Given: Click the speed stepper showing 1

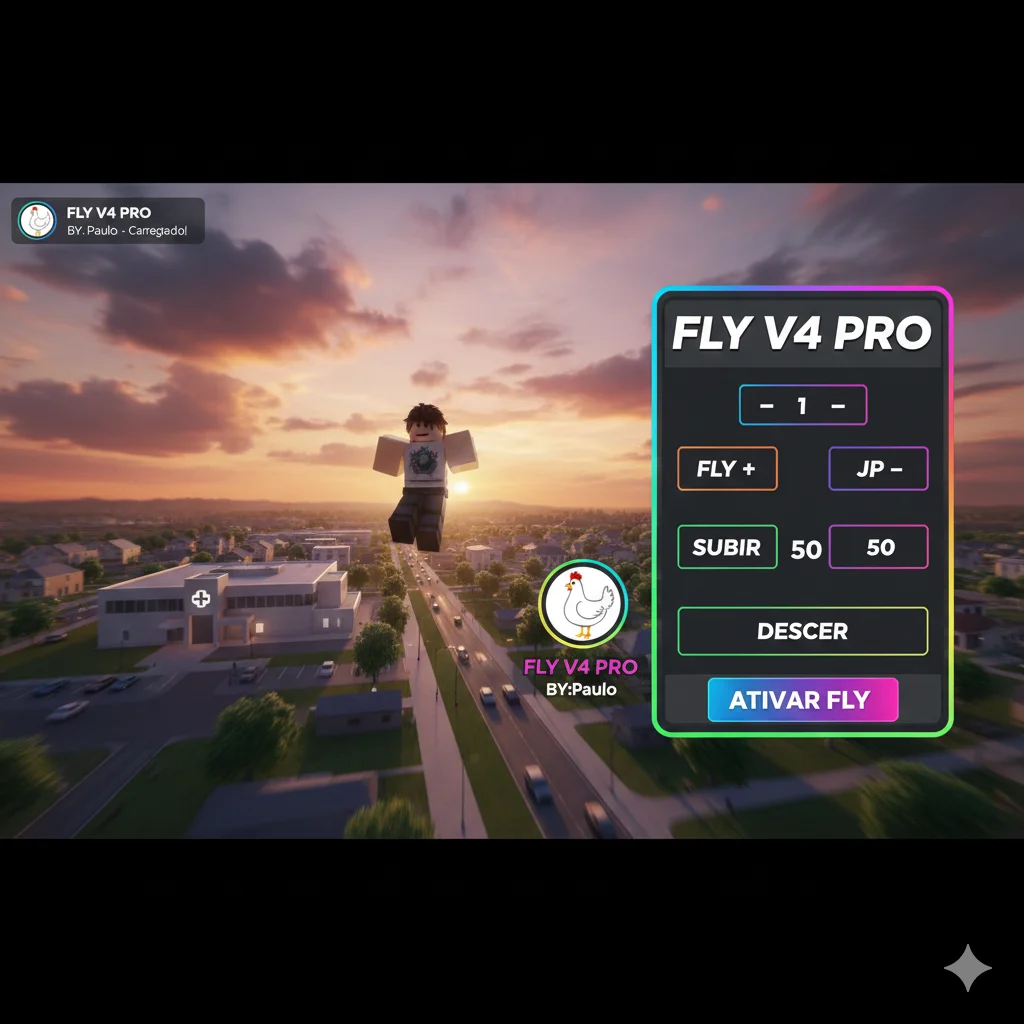Looking at the screenshot, I should 802,406.
